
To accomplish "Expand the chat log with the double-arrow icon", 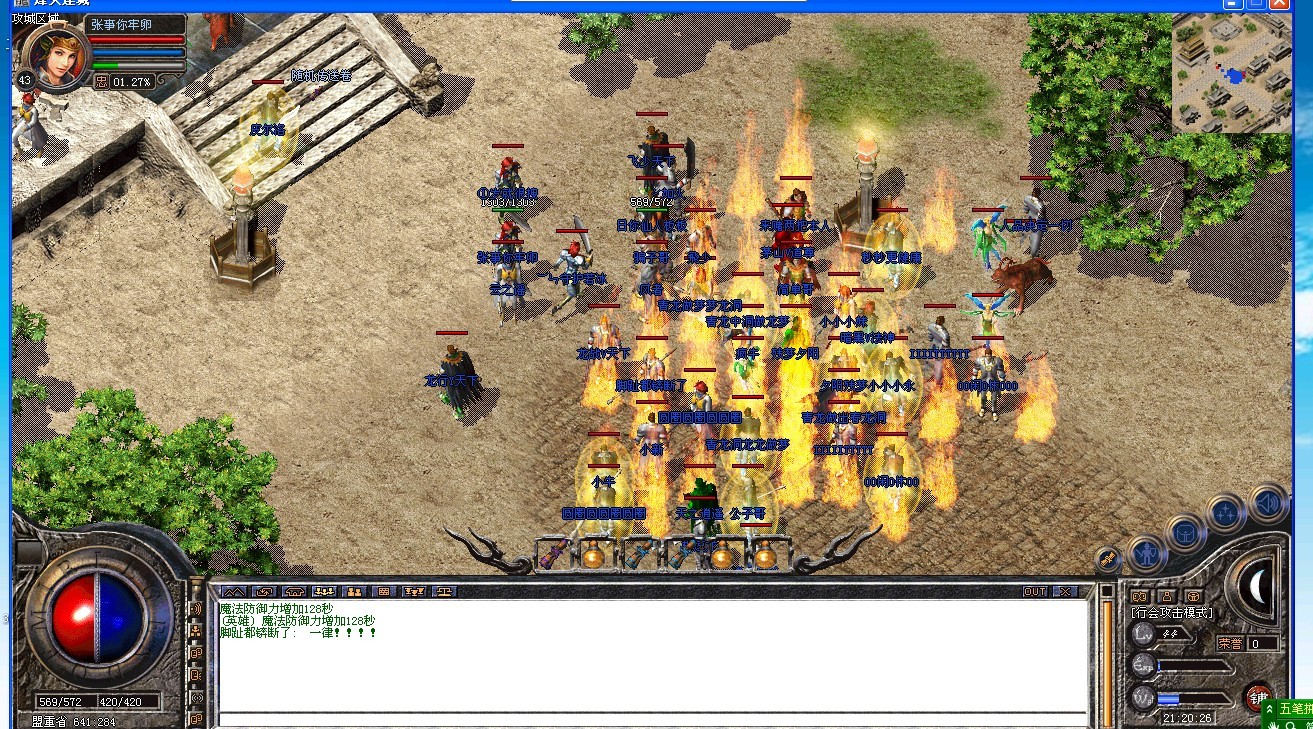I will [x=234, y=591].
